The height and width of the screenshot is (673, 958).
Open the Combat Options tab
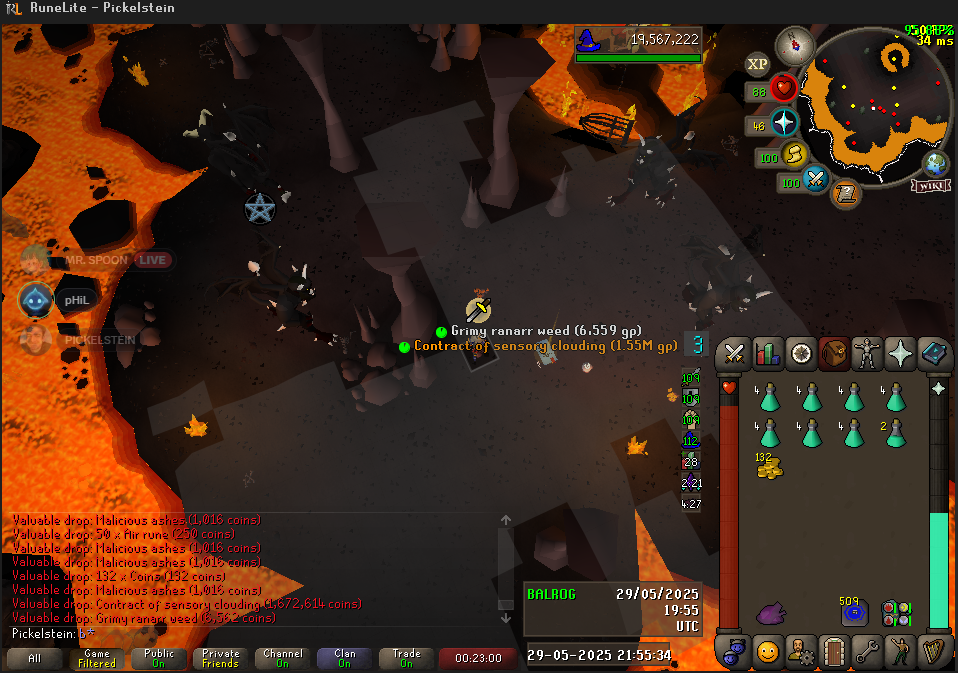point(735,353)
